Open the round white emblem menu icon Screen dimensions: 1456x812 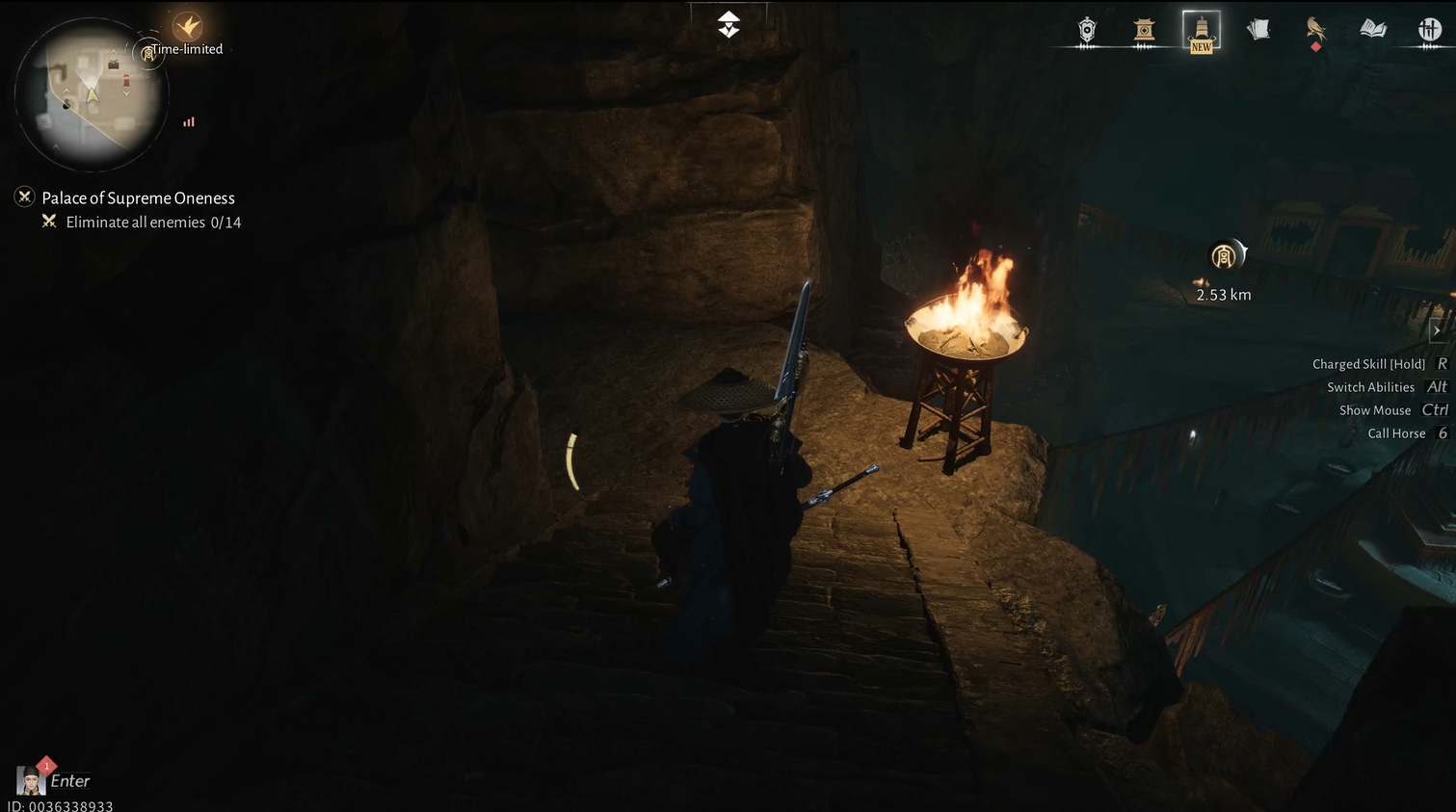[1430, 31]
